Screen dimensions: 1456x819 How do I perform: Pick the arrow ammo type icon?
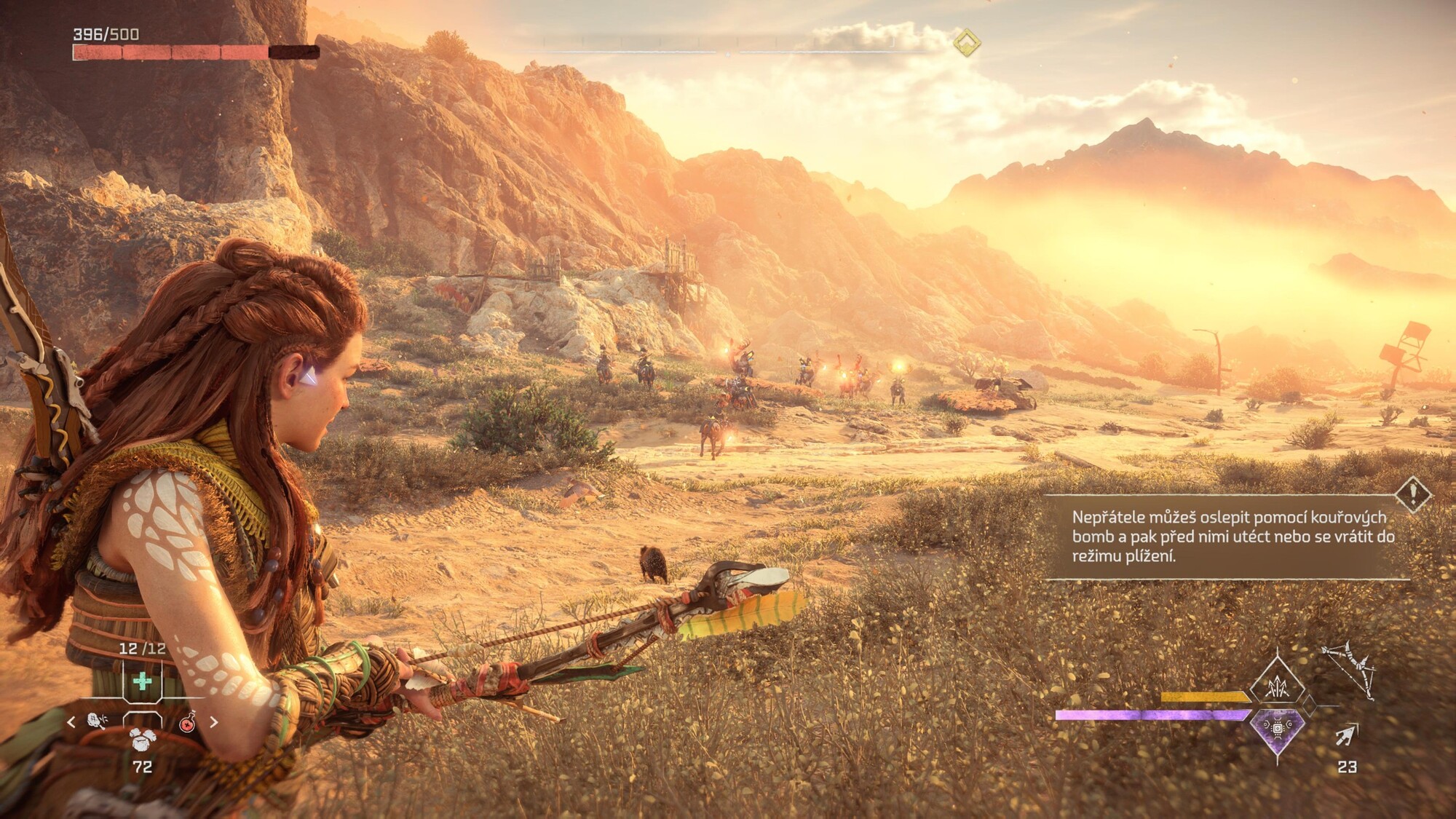coord(1347,735)
